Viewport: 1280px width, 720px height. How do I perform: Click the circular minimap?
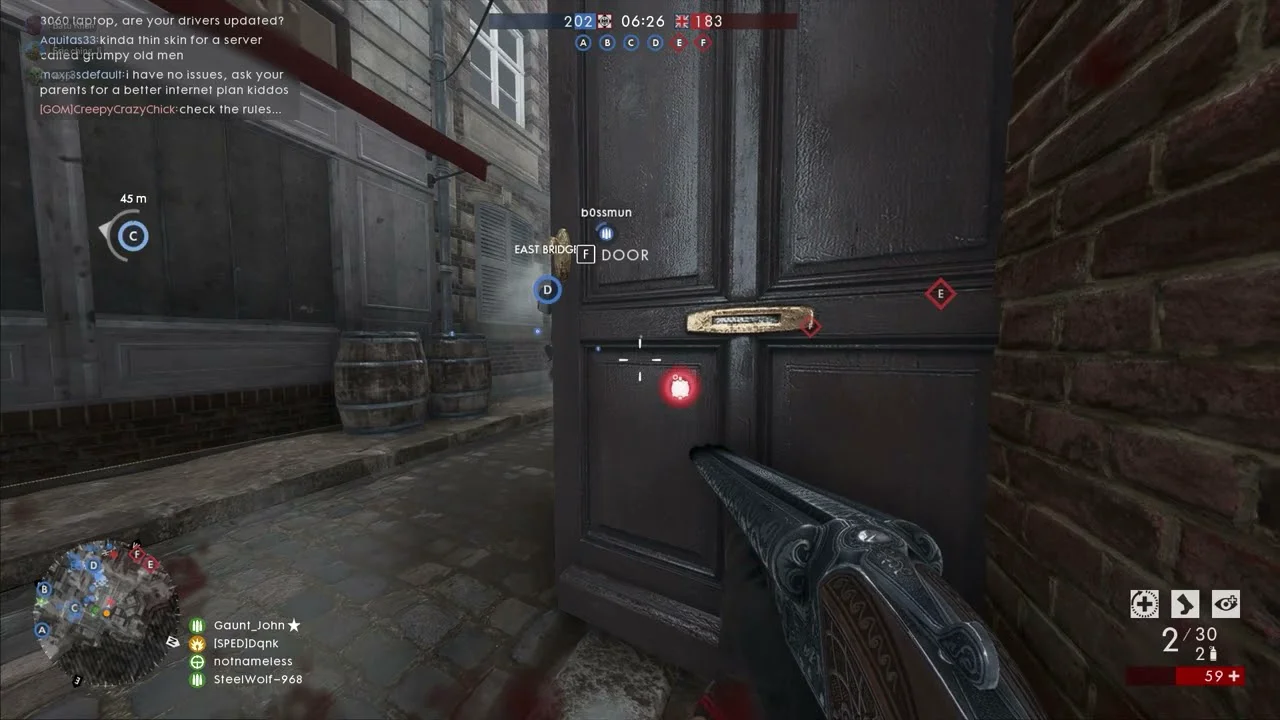tap(93, 614)
